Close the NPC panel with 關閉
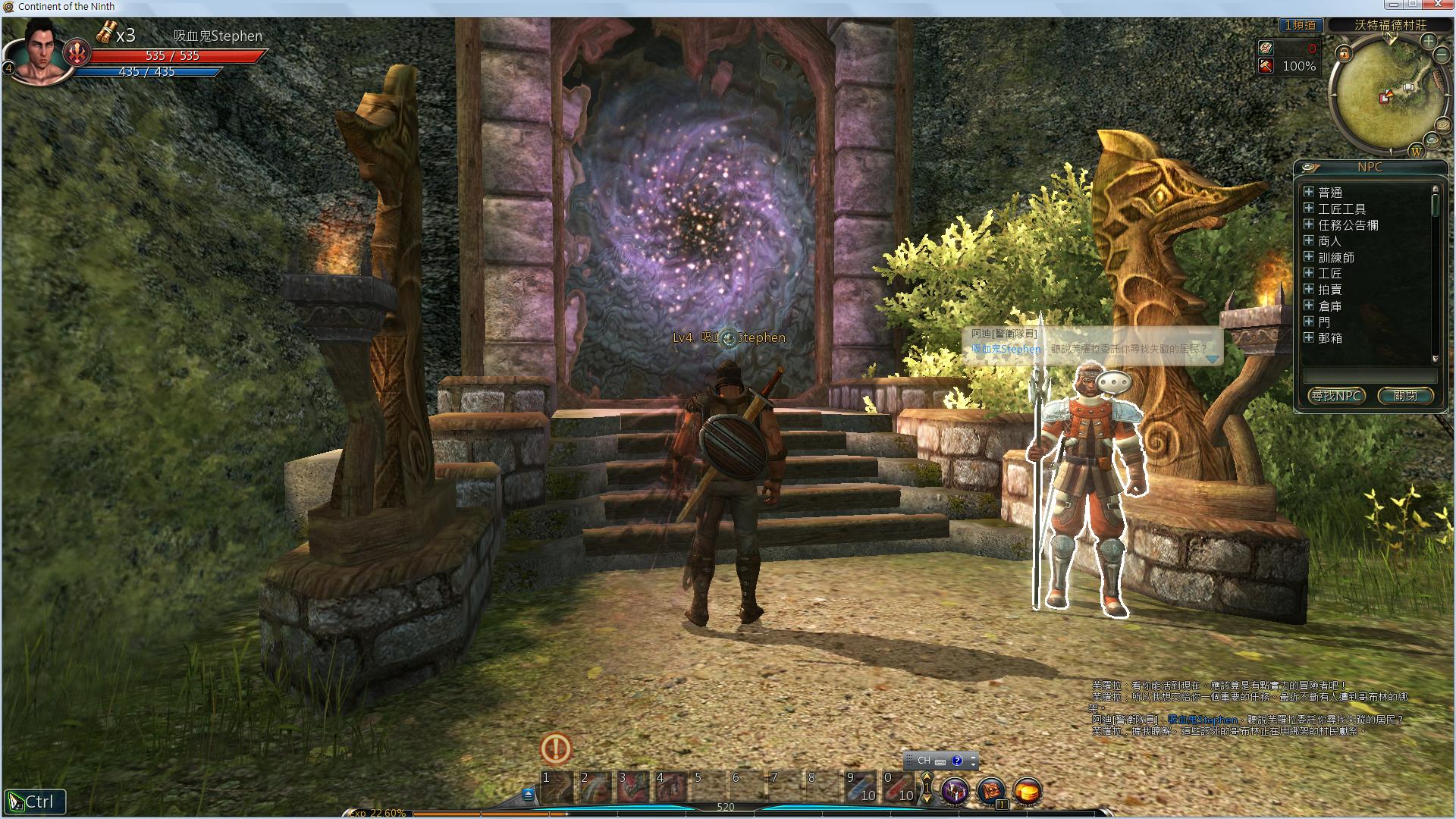 coord(1405,396)
